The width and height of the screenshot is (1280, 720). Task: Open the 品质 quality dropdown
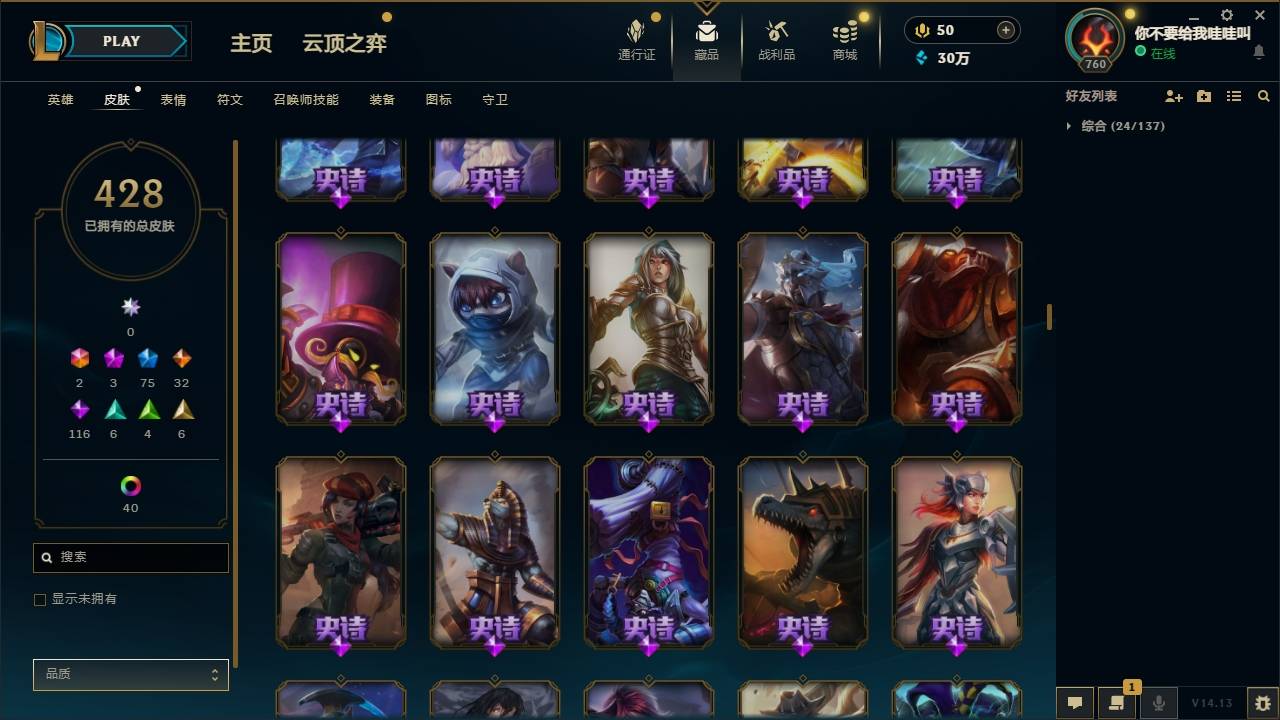click(x=130, y=674)
